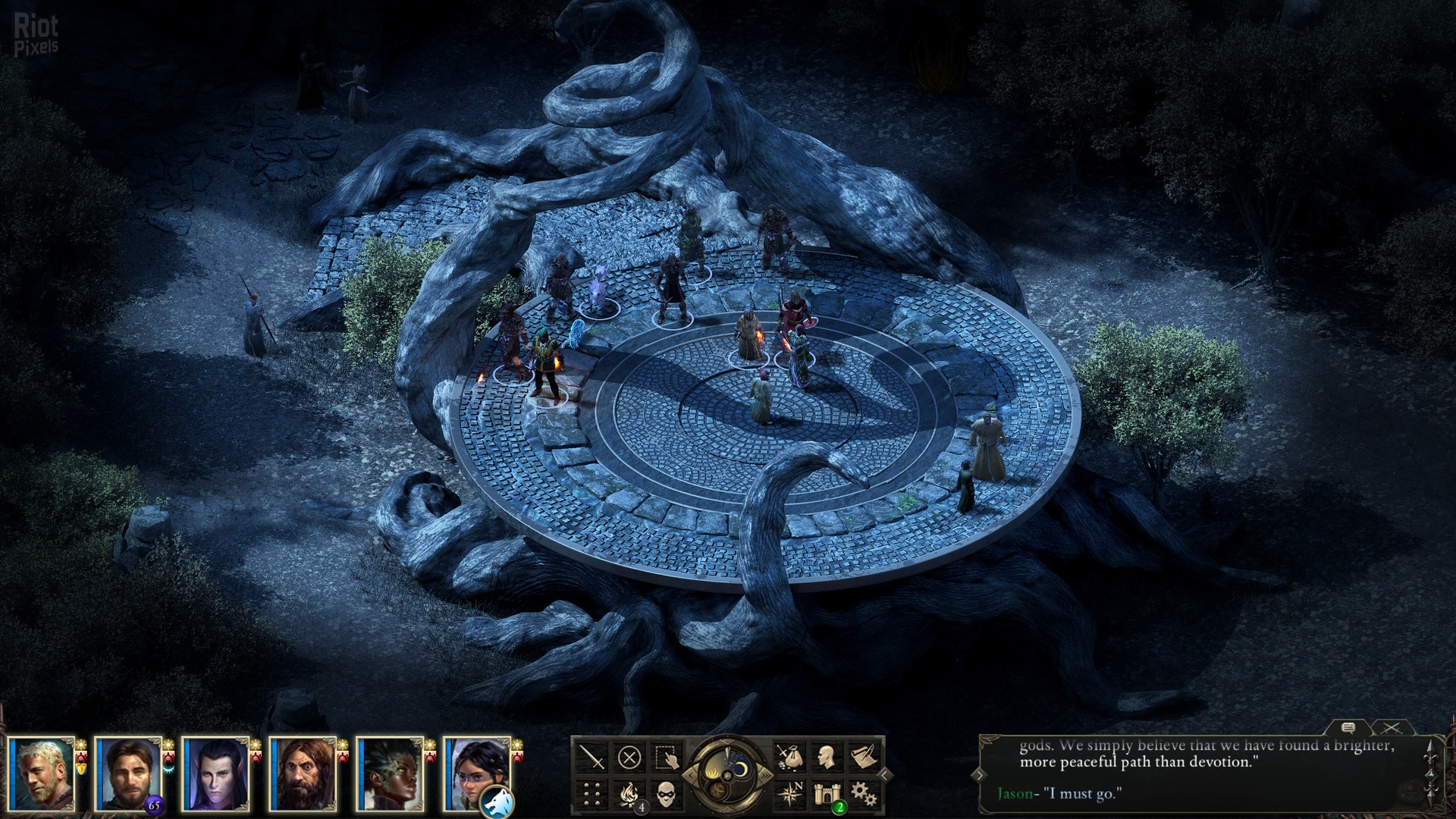Select the wild-eyed bearded dwarf portrait
1456x819 pixels.
304,773
